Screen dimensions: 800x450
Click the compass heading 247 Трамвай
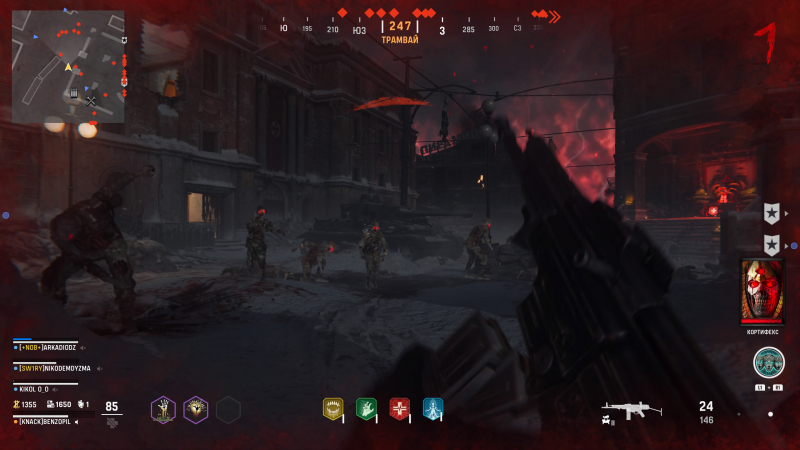coord(400,31)
